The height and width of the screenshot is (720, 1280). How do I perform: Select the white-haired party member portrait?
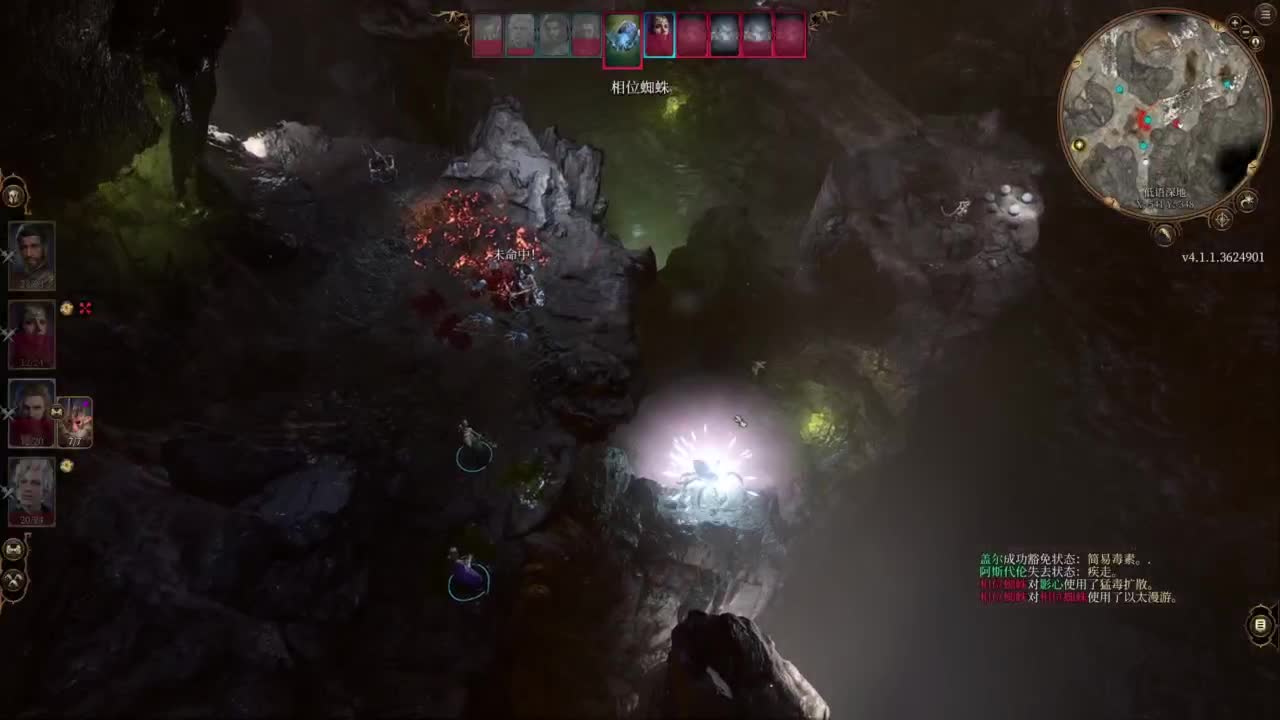[x=32, y=491]
